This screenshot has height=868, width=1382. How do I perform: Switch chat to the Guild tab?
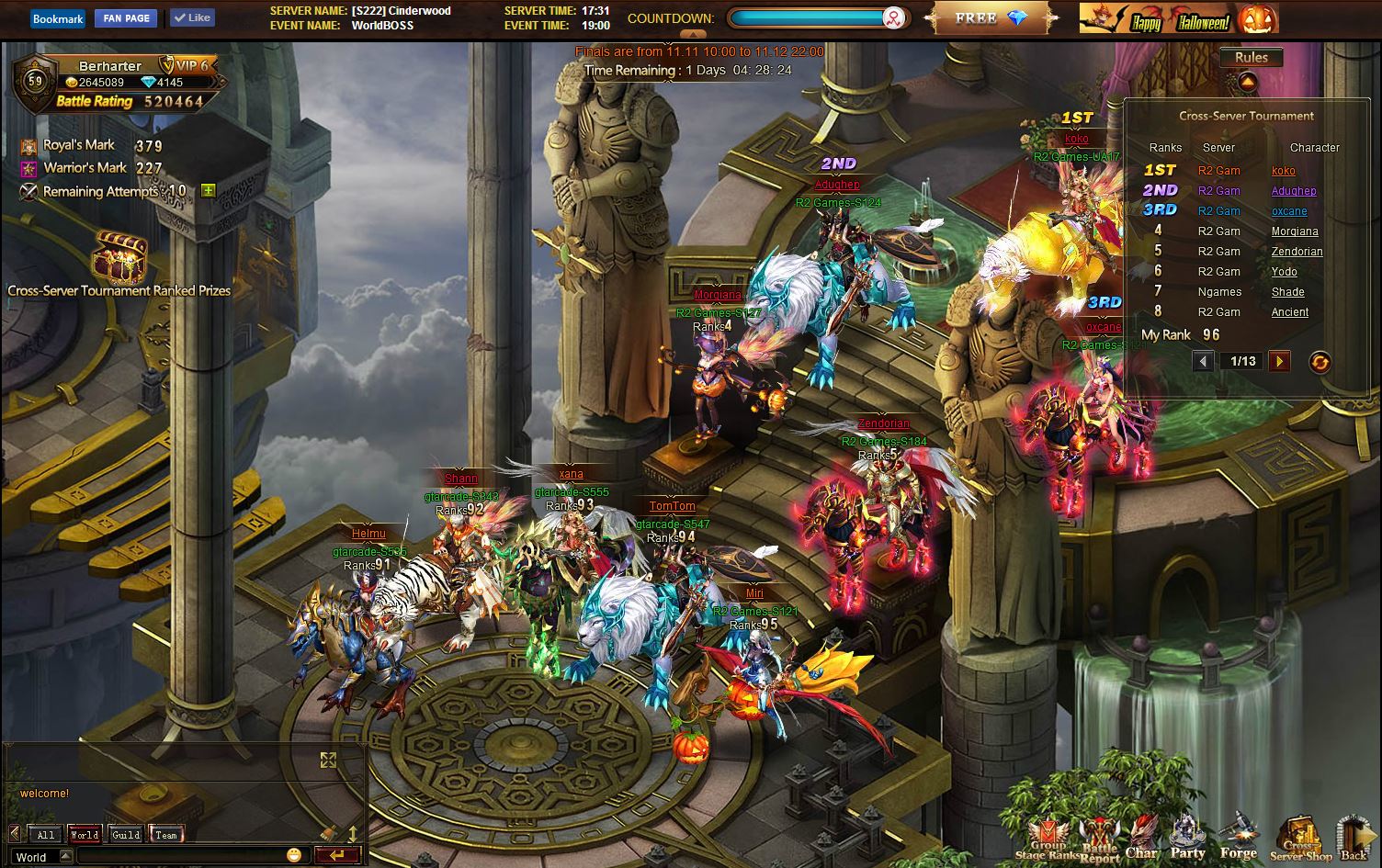[x=126, y=834]
